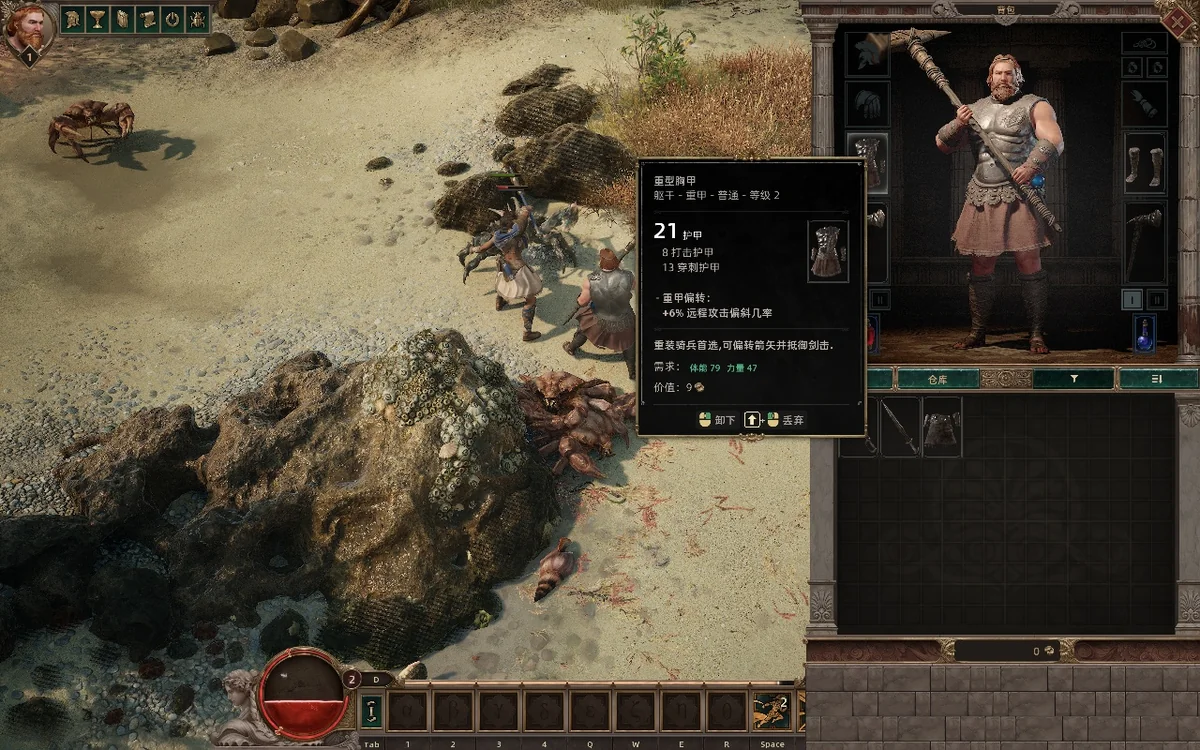Select the bearded hero portrait
This screenshot has width=1200, height=750.
coord(28,28)
